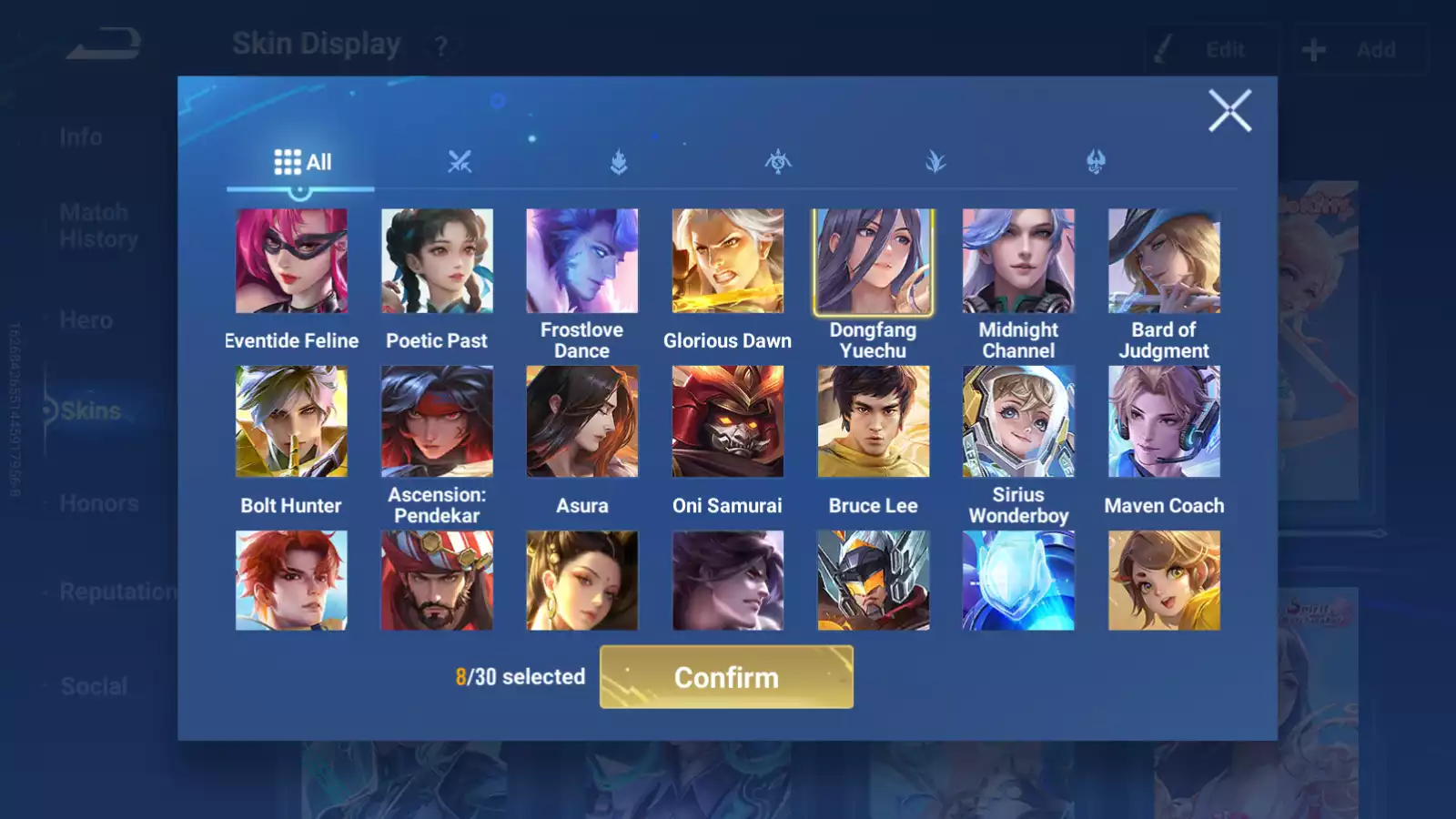Image resolution: width=1456 pixels, height=819 pixels.
Task: Click the grid icon on the All tab
Action: click(288, 161)
